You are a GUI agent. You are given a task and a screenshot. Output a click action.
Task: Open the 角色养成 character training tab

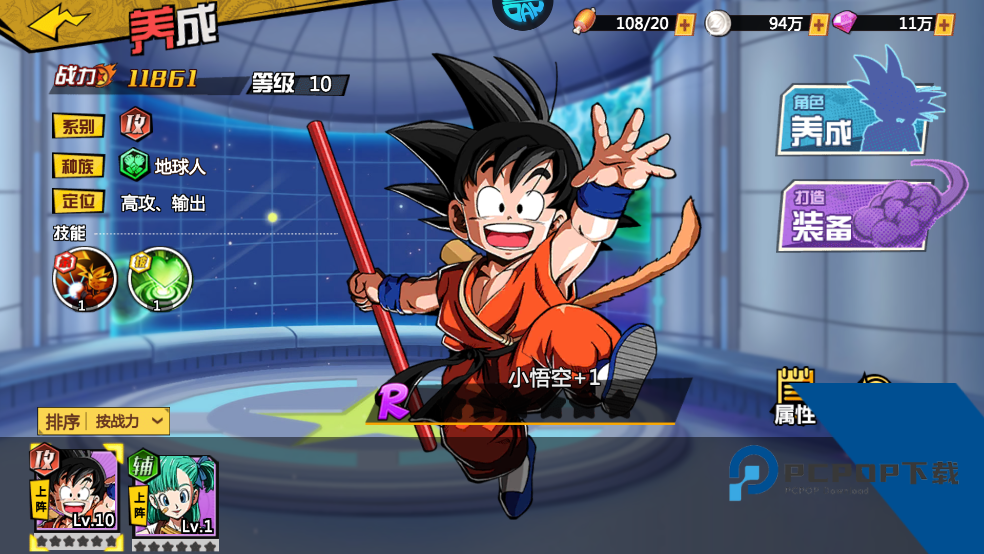click(x=855, y=118)
